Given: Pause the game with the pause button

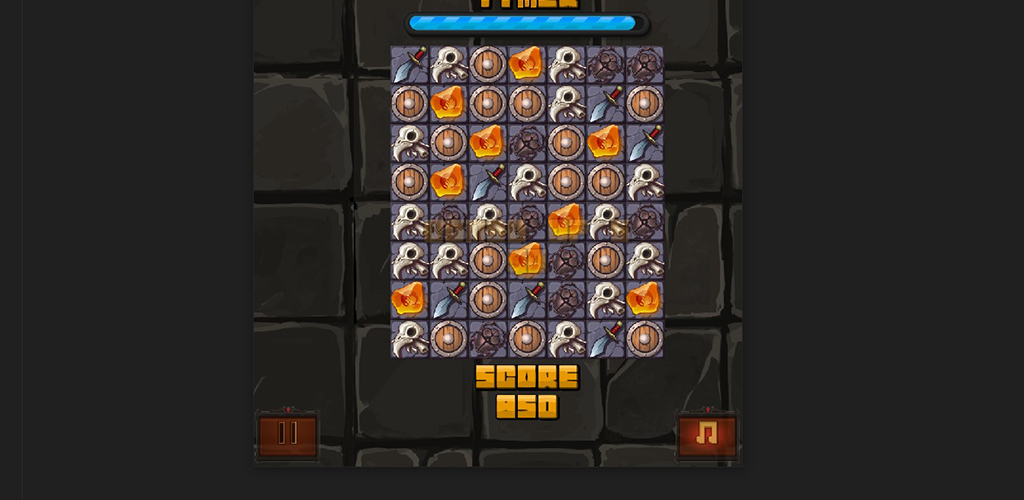Looking at the screenshot, I should click(288, 435).
